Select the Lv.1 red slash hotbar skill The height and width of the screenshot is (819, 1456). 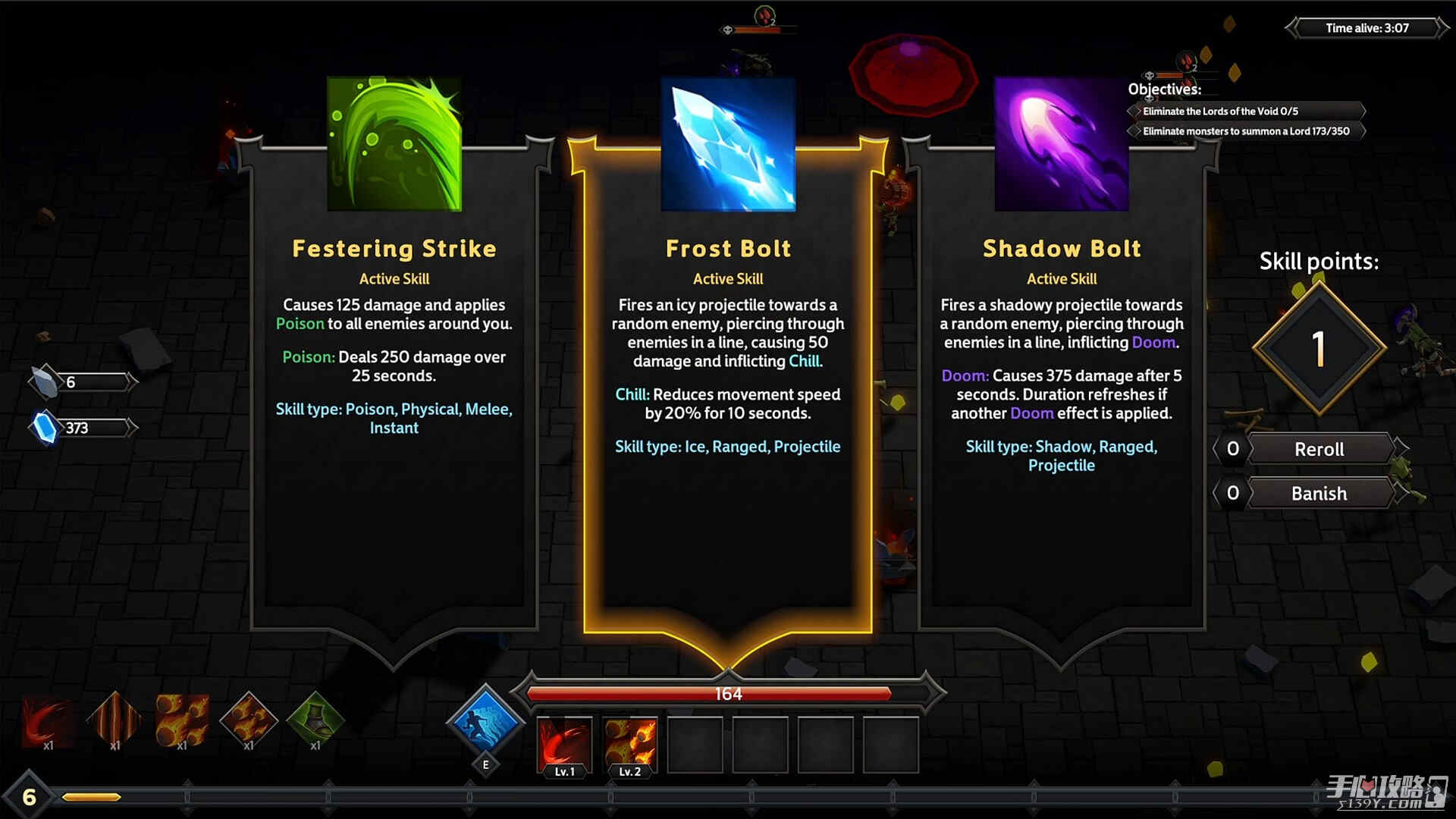[x=564, y=744]
